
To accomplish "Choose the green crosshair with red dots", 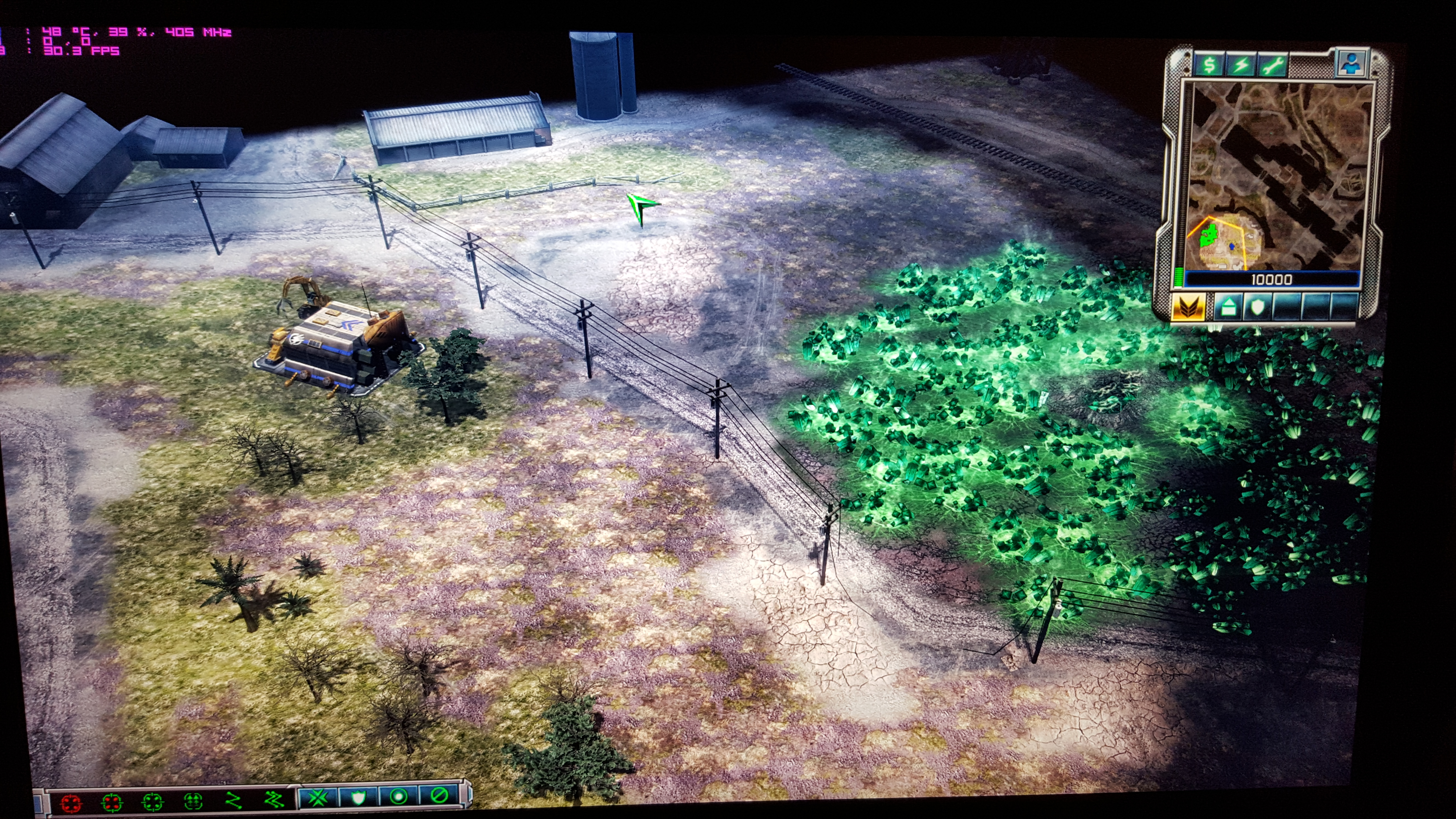I will point(112,801).
